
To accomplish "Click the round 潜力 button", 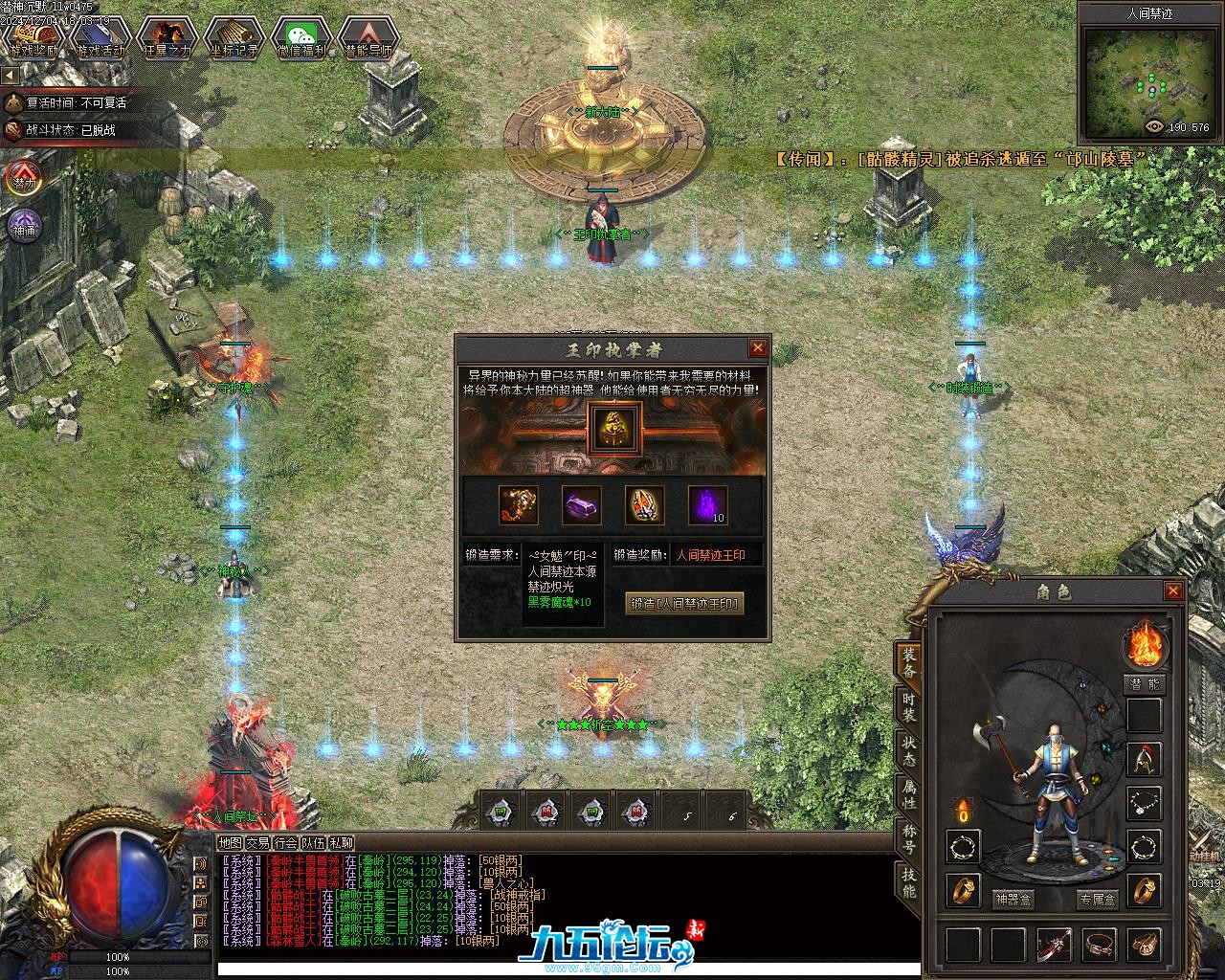I will click(x=24, y=179).
